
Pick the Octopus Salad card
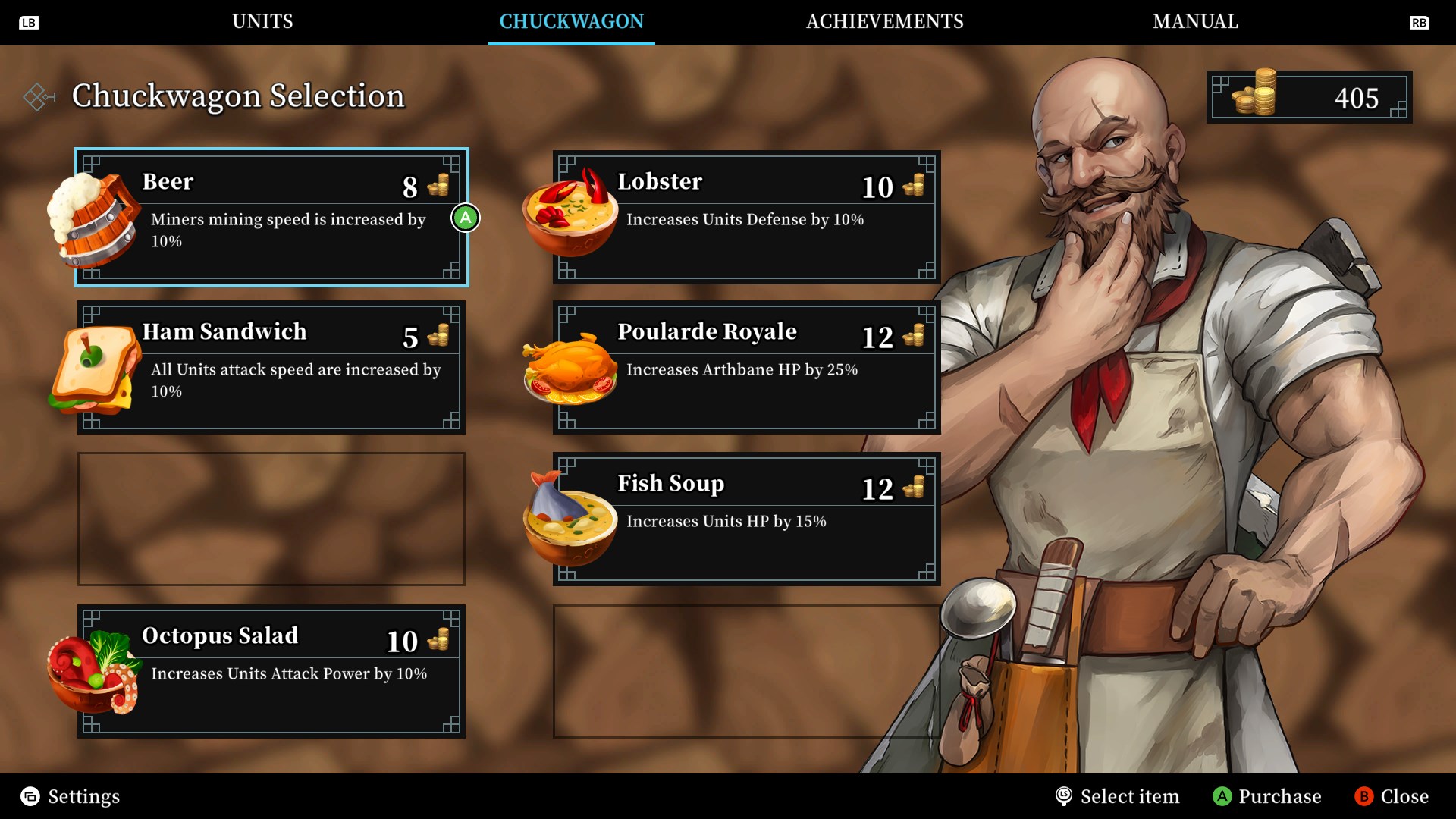tap(271, 671)
